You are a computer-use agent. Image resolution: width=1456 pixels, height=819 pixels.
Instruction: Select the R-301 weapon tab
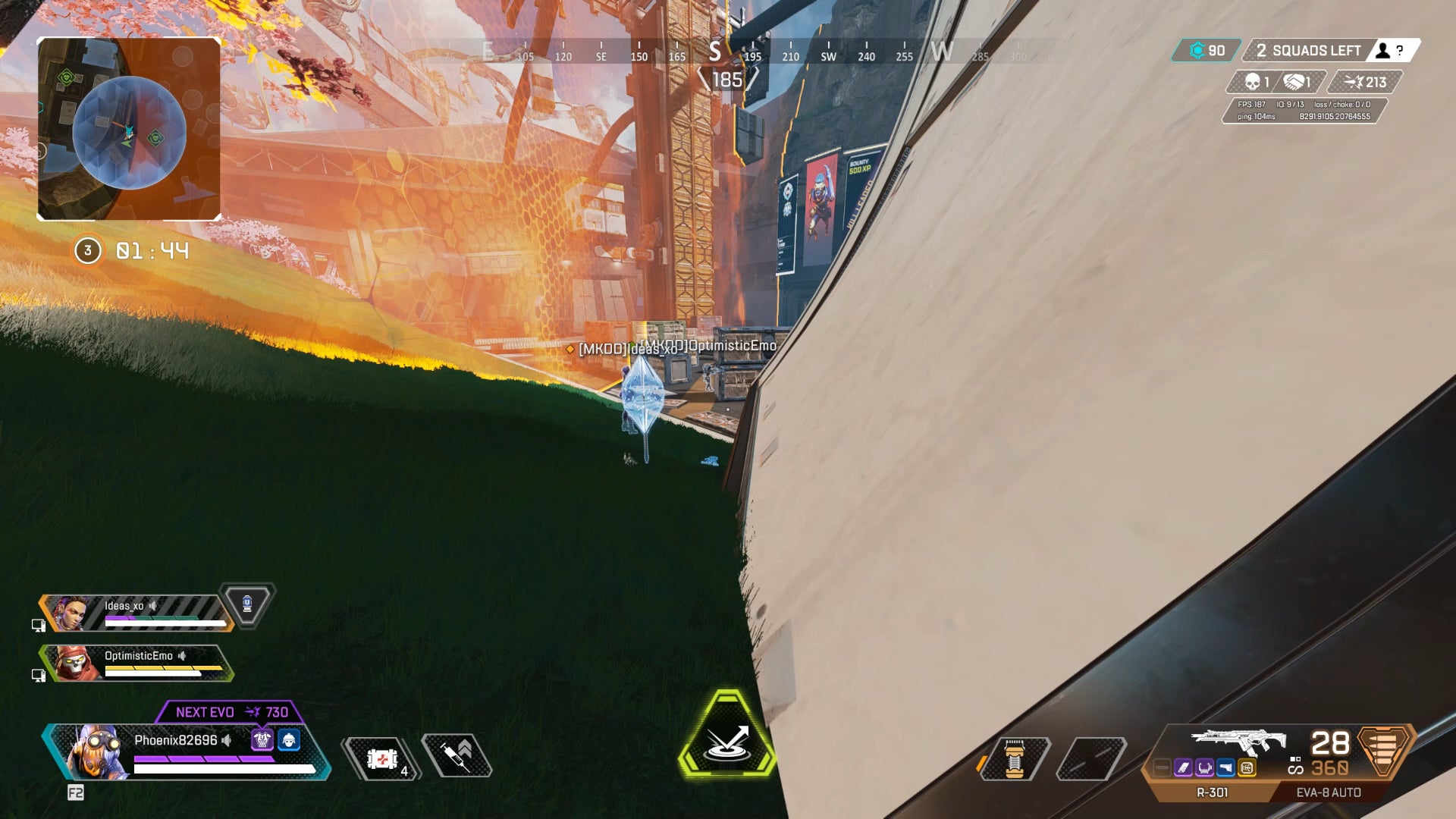(1212, 792)
